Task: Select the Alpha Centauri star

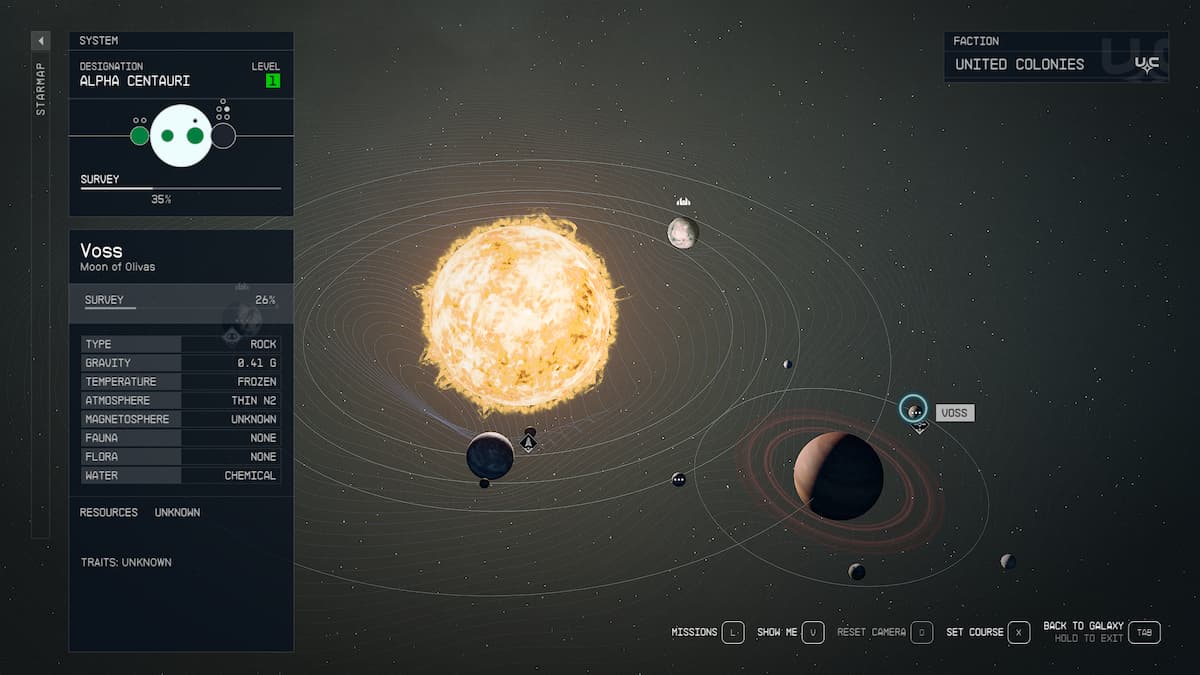Action: click(x=518, y=312)
